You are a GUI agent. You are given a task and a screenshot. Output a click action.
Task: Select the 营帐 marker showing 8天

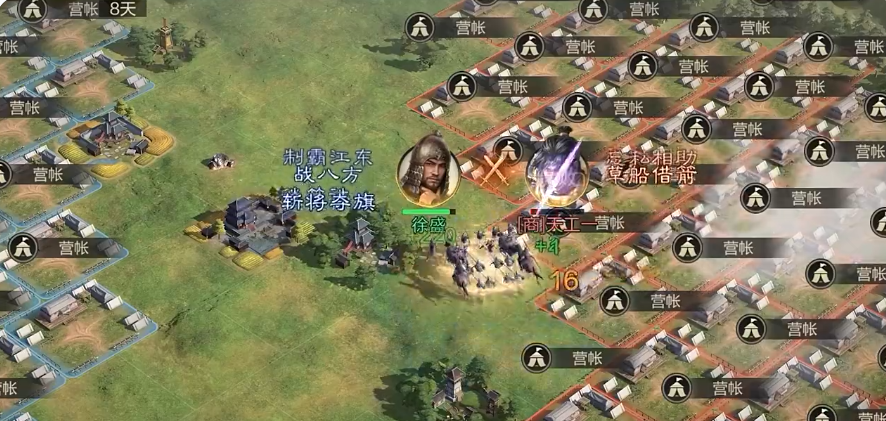82,9
